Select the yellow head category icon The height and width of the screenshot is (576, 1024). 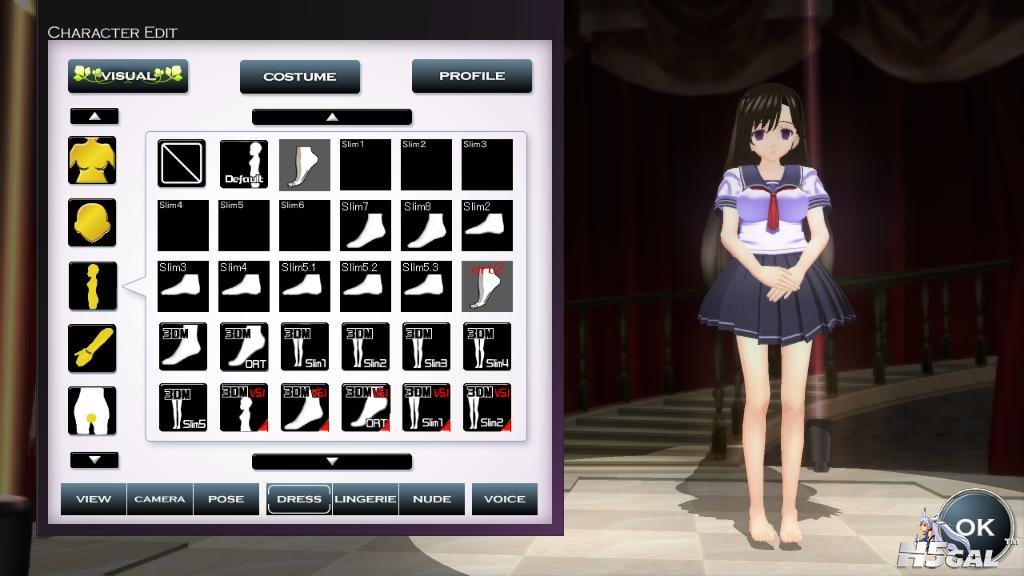[x=92, y=223]
